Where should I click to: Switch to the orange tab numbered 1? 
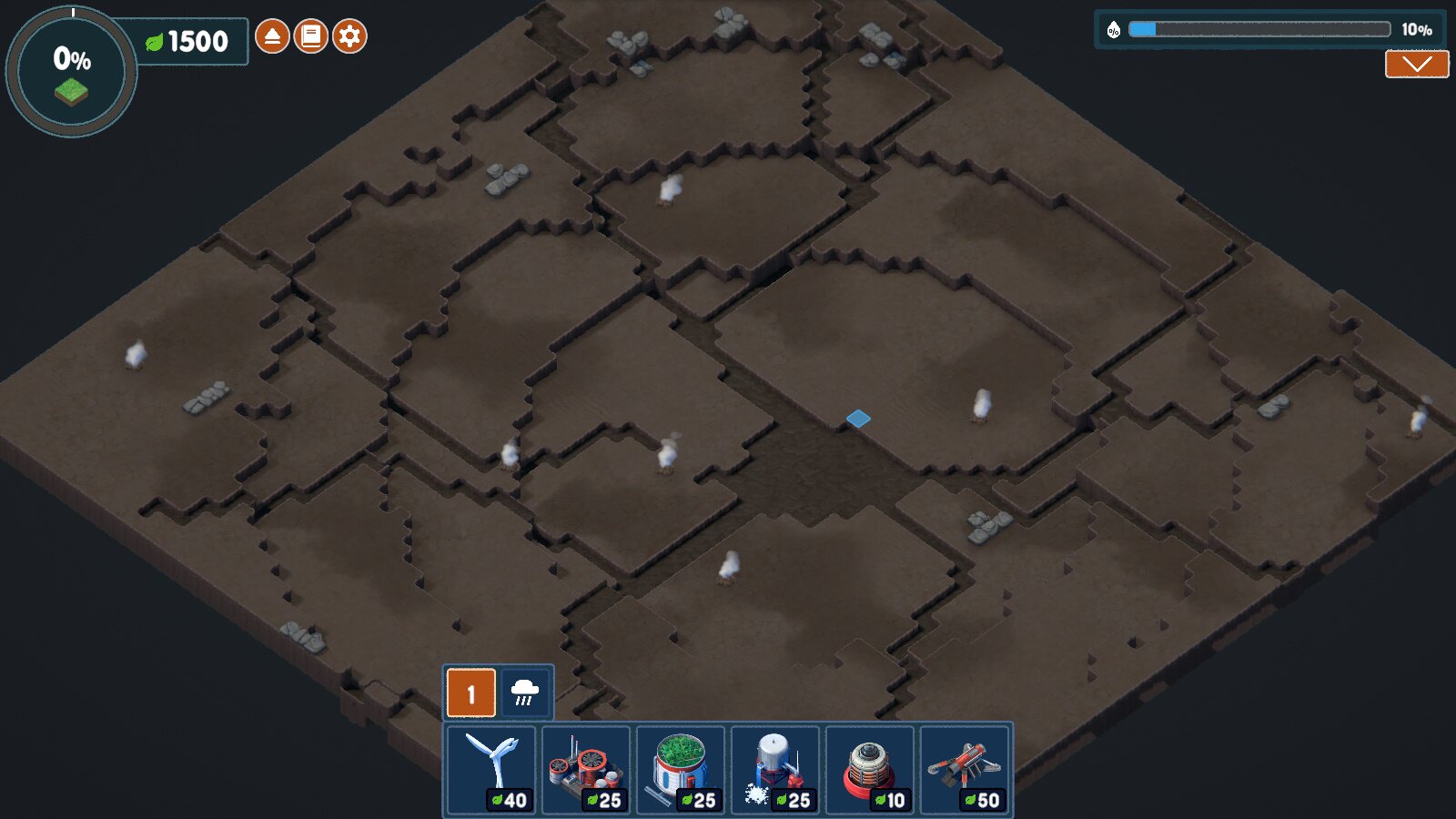(x=470, y=693)
